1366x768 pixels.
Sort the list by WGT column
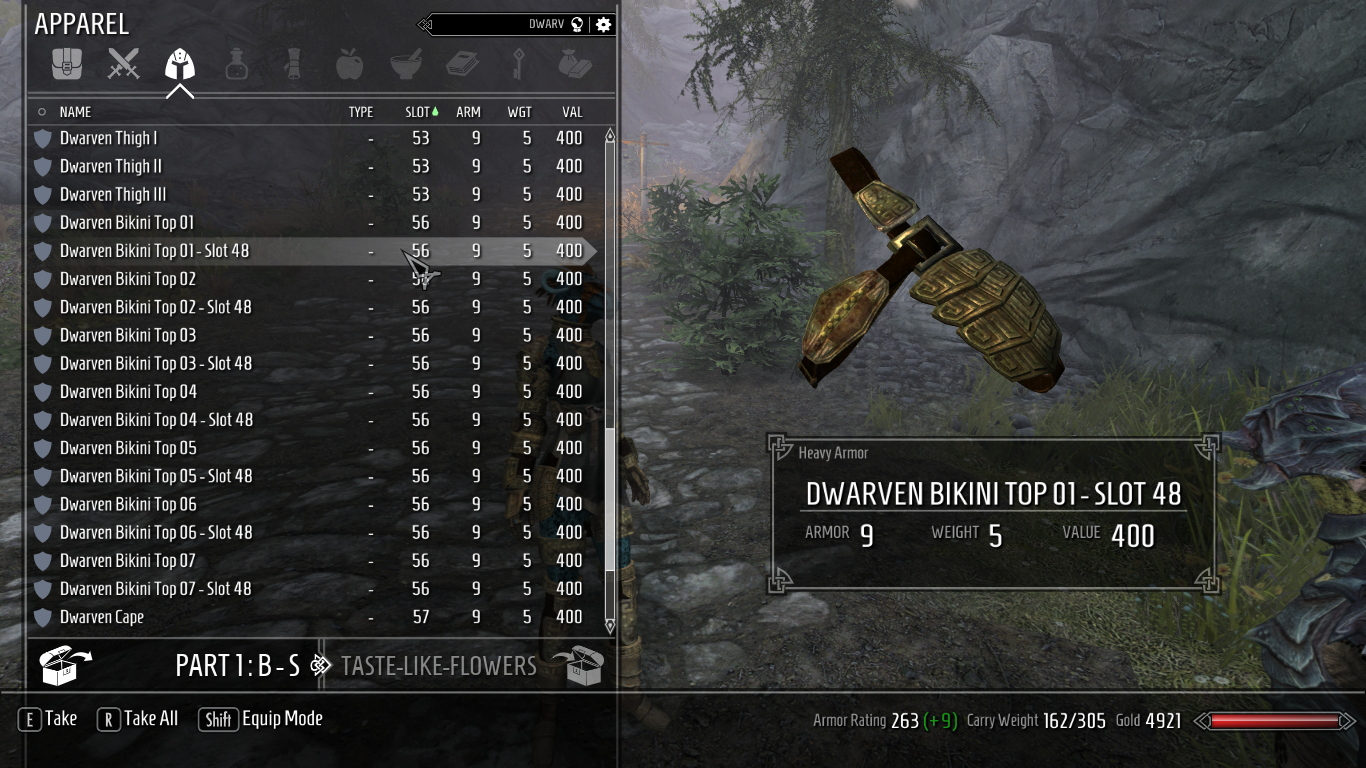pyautogui.click(x=519, y=112)
